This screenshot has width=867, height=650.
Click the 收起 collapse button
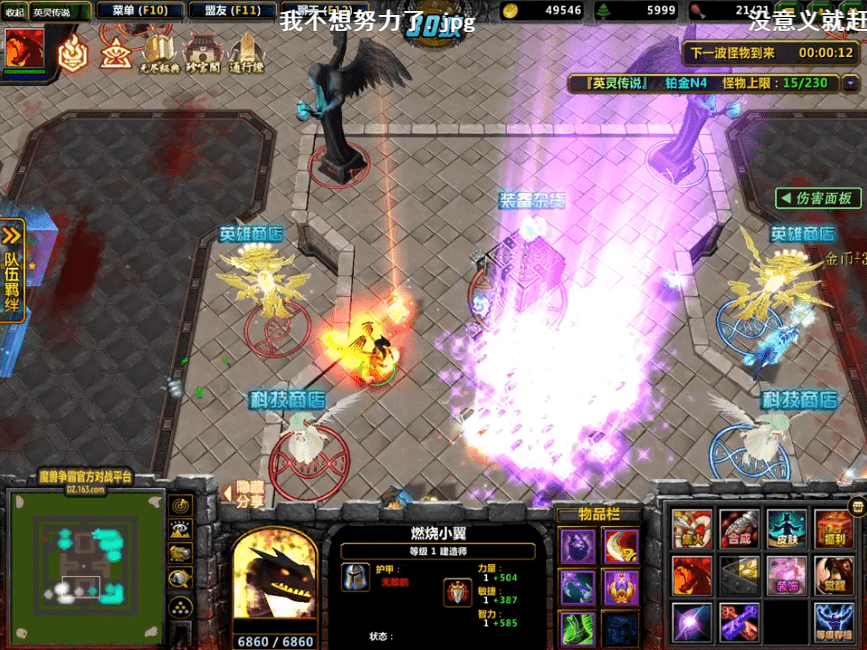13,12
